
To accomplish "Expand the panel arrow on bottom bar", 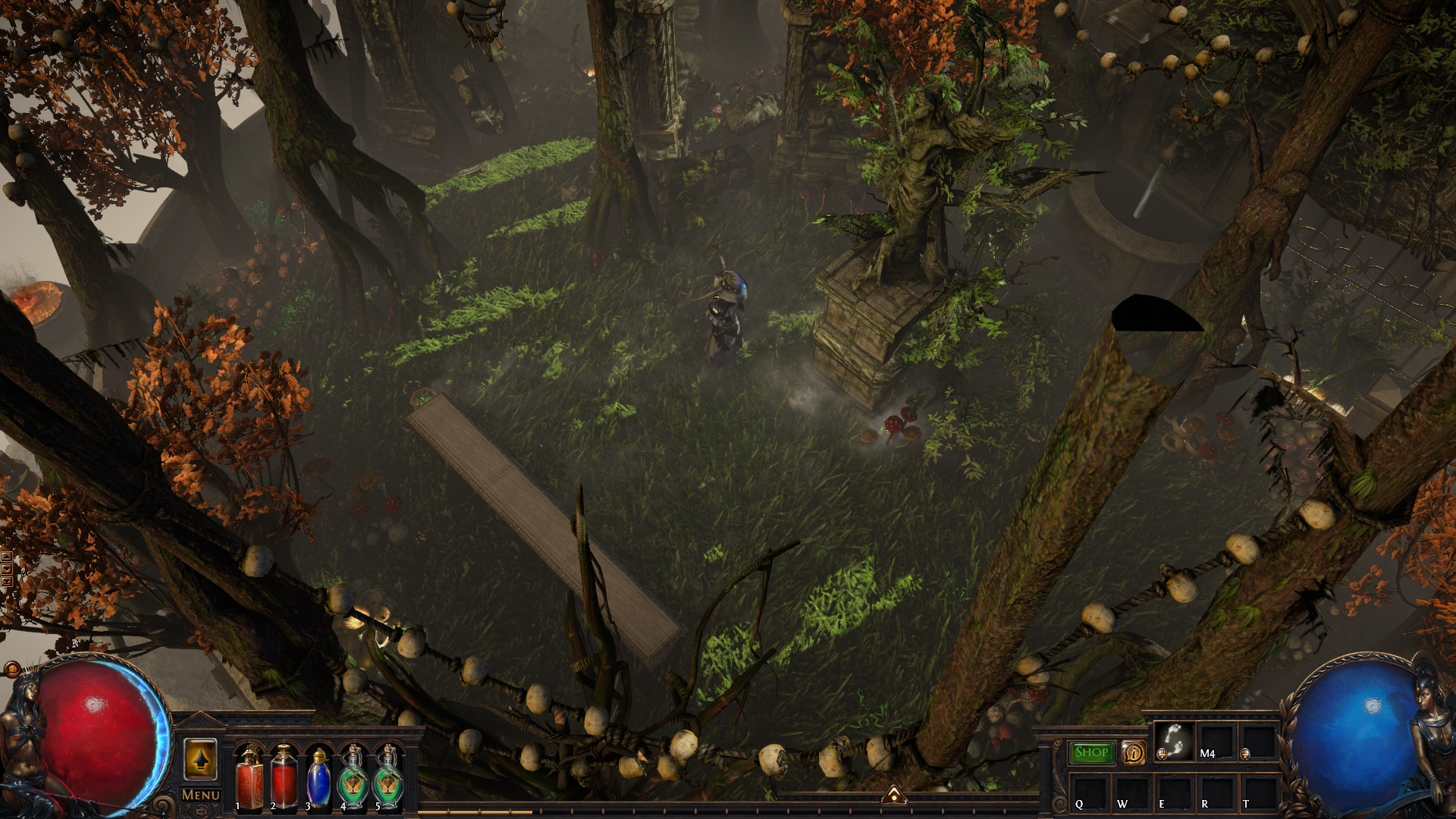I will click(894, 795).
